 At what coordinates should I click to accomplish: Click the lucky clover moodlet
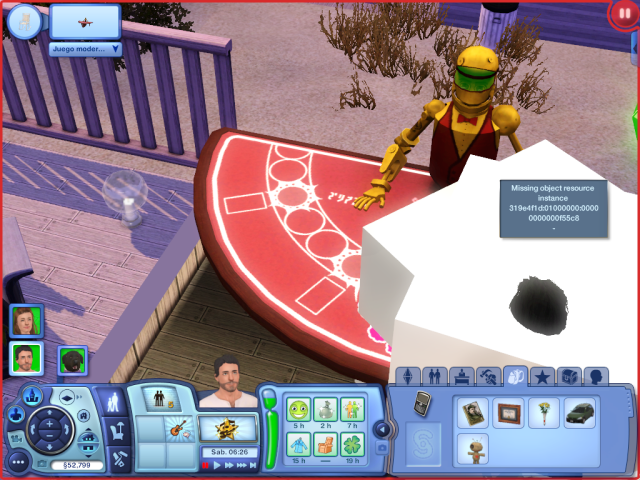coord(352,444)
